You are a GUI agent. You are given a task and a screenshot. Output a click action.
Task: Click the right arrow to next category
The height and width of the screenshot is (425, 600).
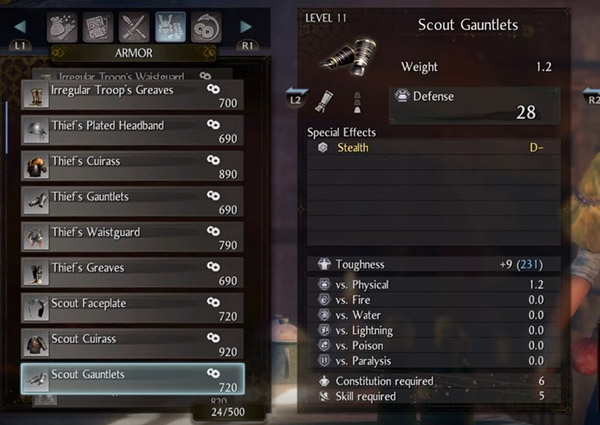[247, 26]
